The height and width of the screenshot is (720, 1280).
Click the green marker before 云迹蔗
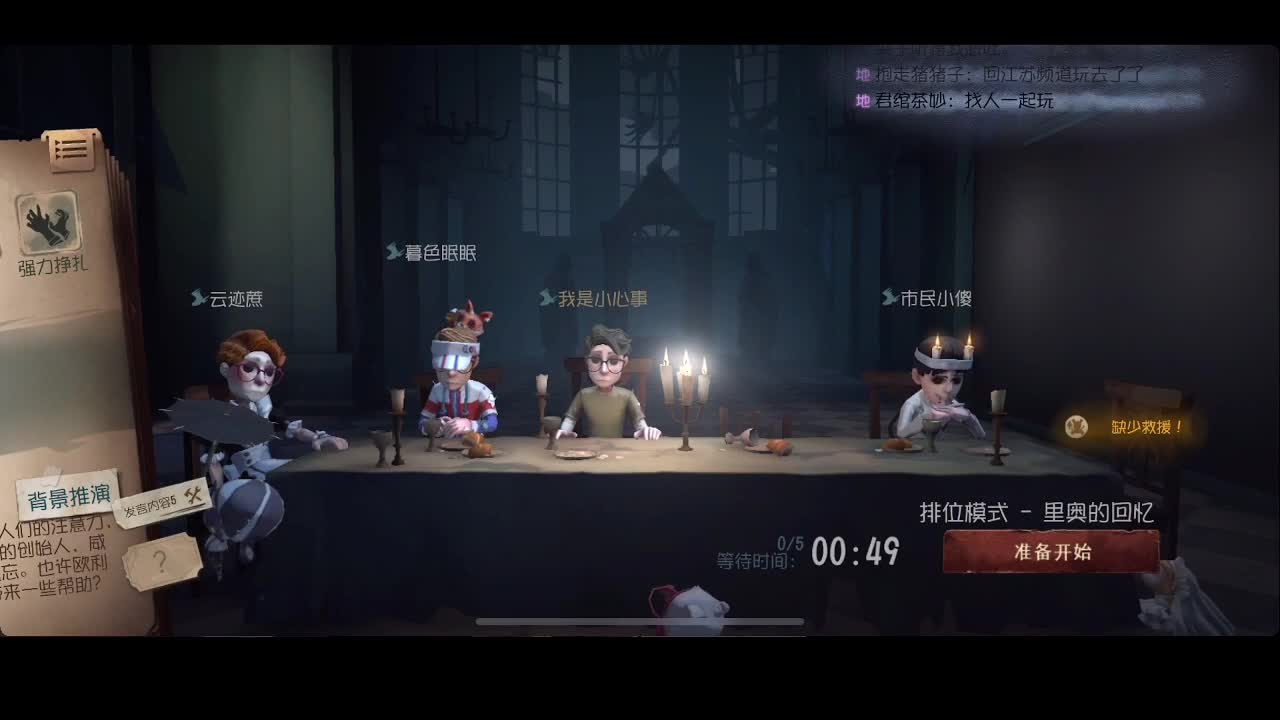201,297
